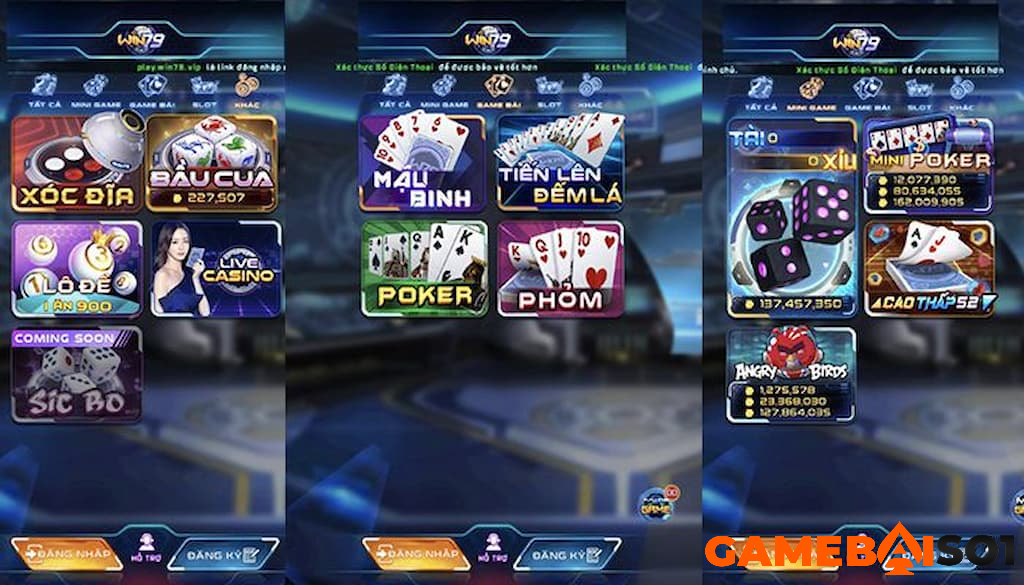This screenshot has width=1024, height=585.
Task: Enter the Live Casino game
Action: (214, 268)
